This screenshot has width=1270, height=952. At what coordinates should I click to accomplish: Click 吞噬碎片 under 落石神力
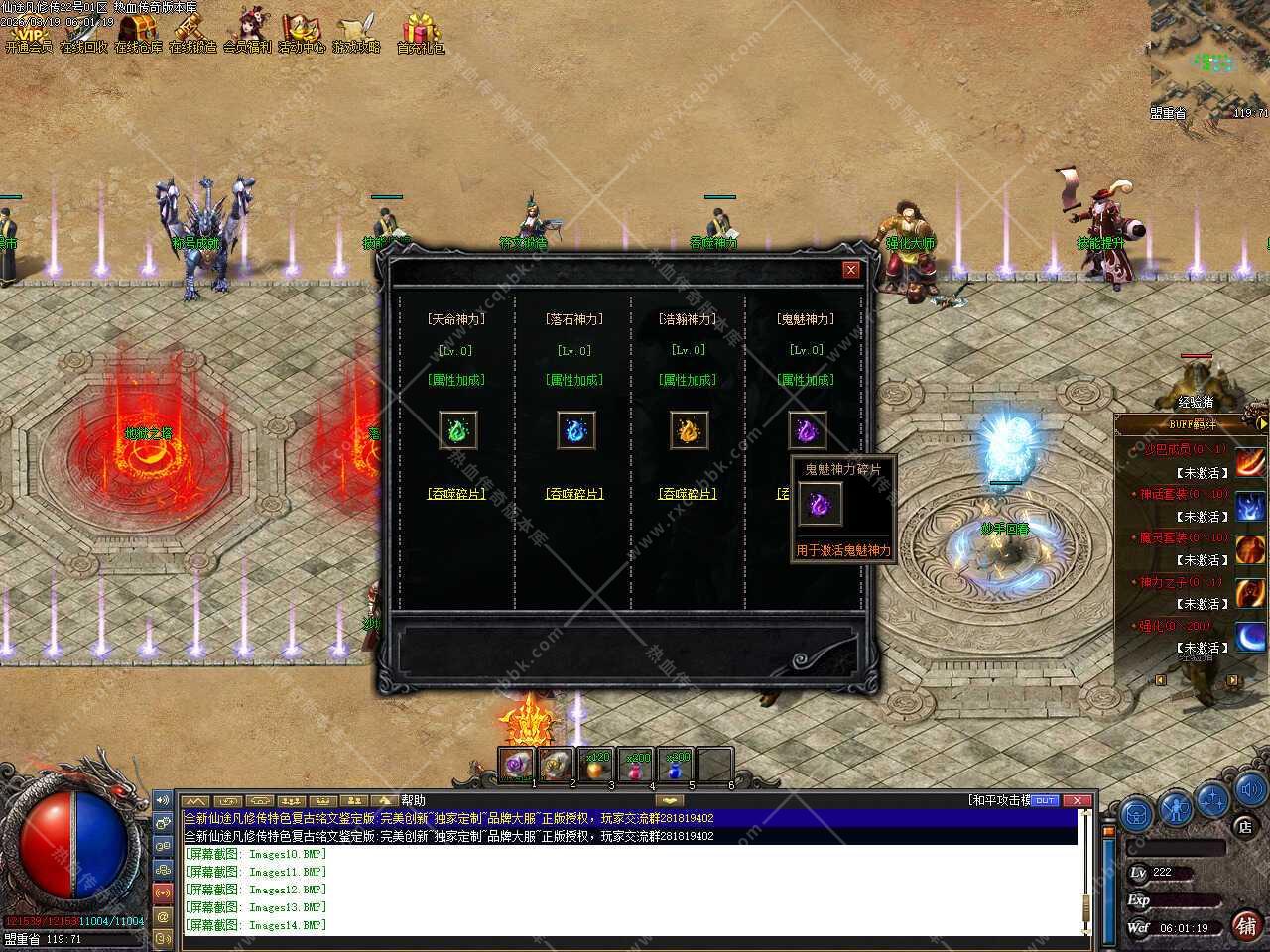tap(574, 493)
